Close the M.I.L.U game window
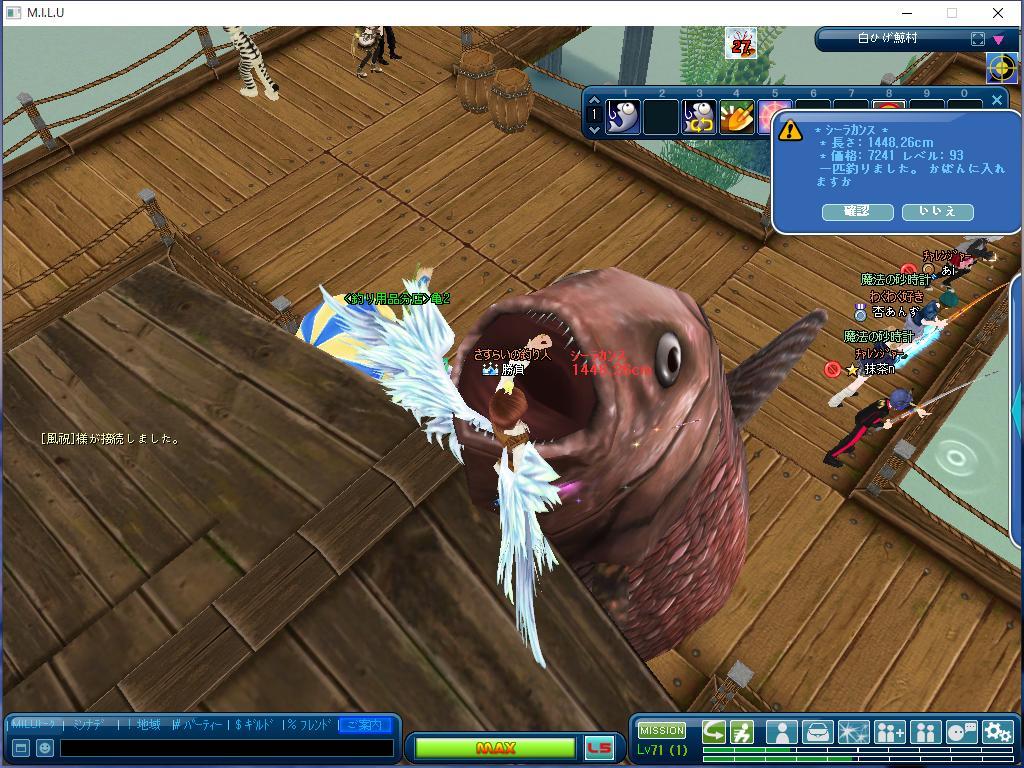The height and width of the screenshot is (768, 1024). [x=997, y=13]
